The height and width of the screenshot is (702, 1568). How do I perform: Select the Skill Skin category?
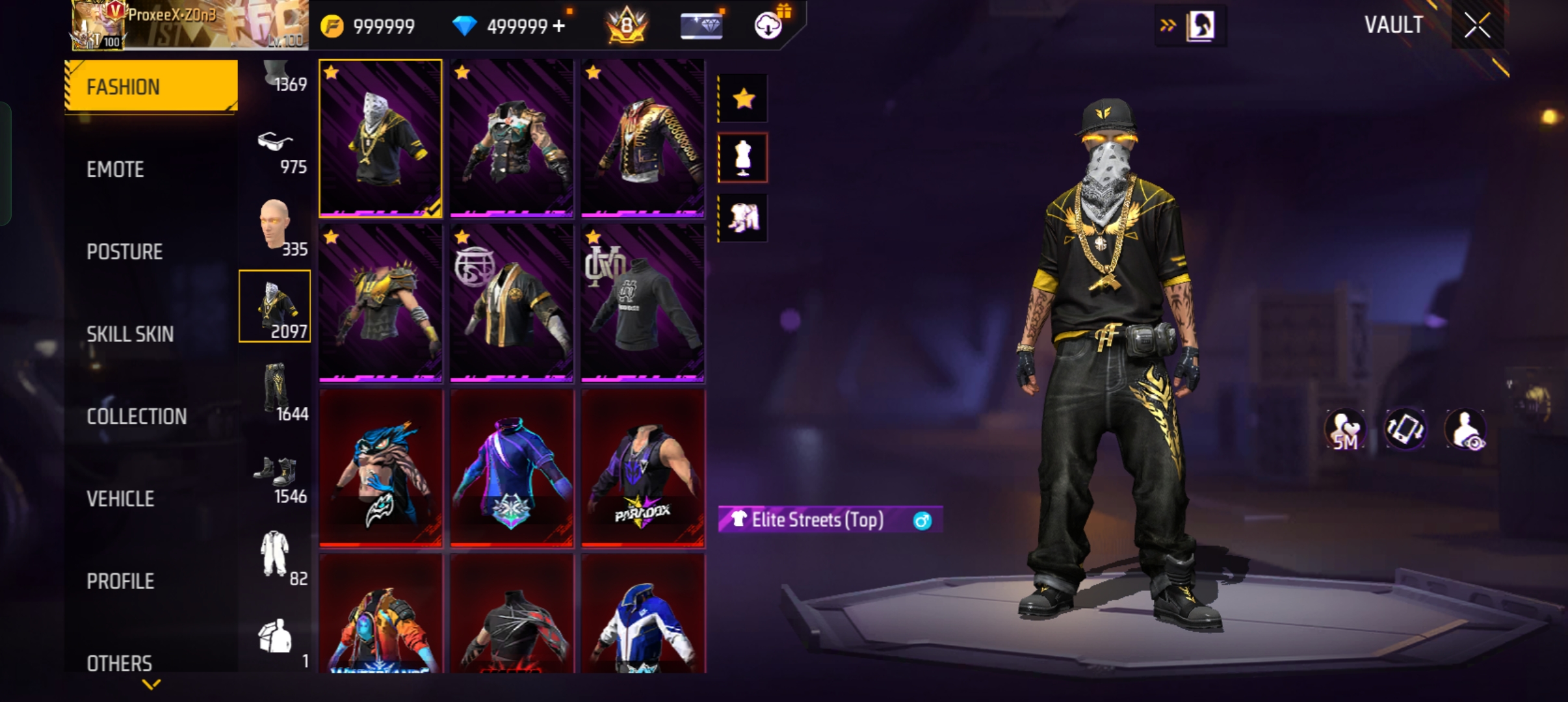[130, 334]
